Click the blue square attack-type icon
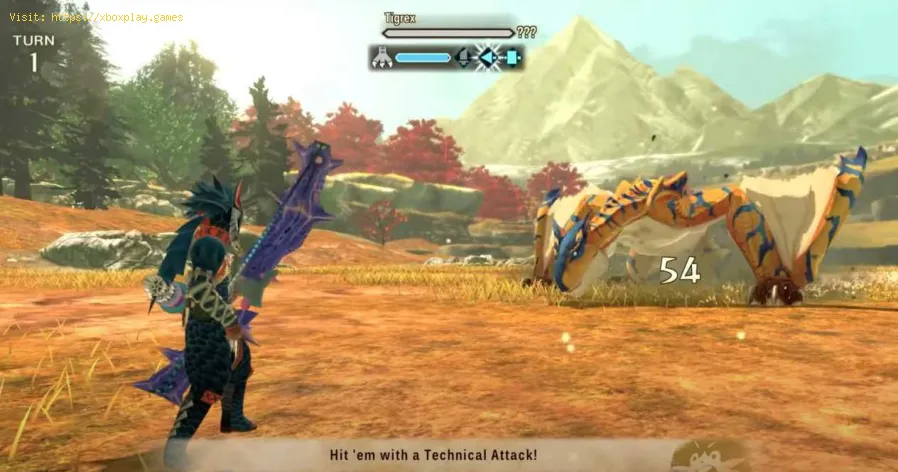 pos(512,58)
